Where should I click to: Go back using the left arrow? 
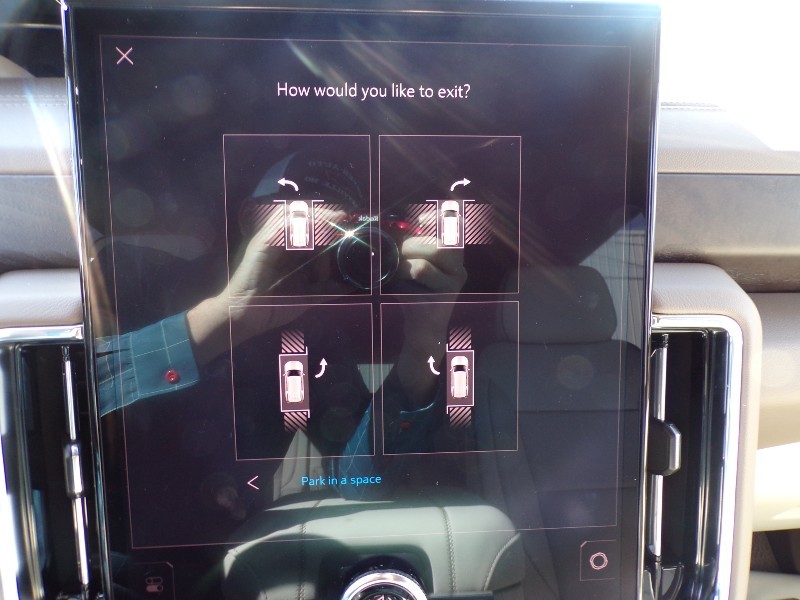pos(253,482)
